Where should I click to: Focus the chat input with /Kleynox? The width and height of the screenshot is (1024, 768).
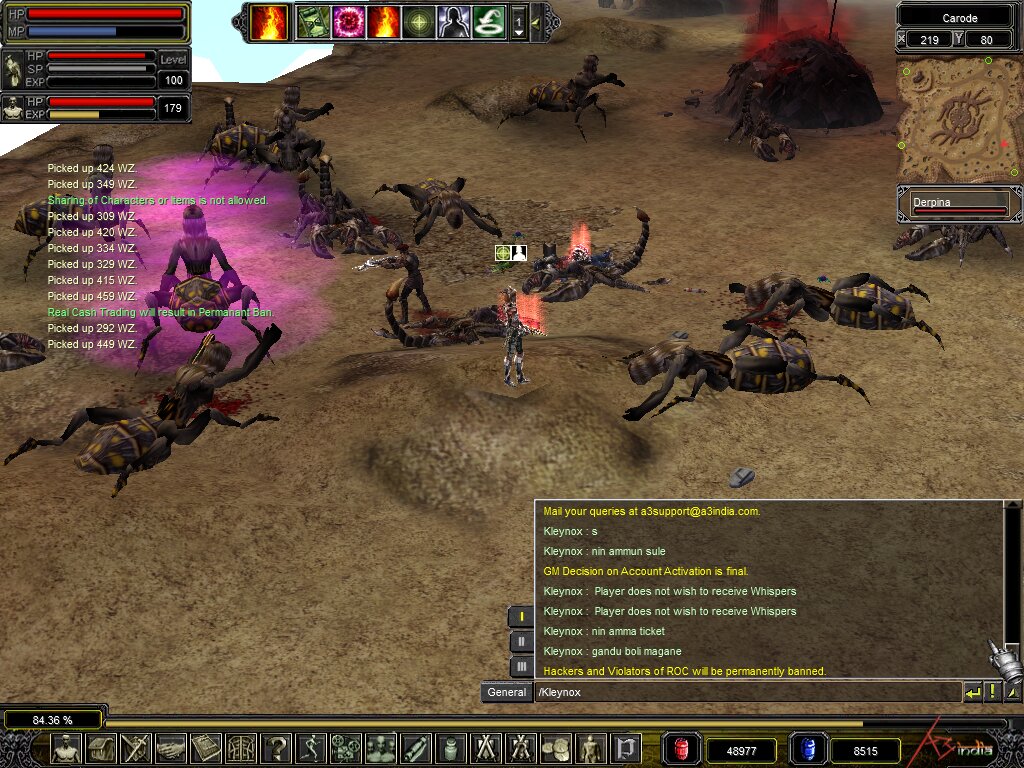(745, 692)
